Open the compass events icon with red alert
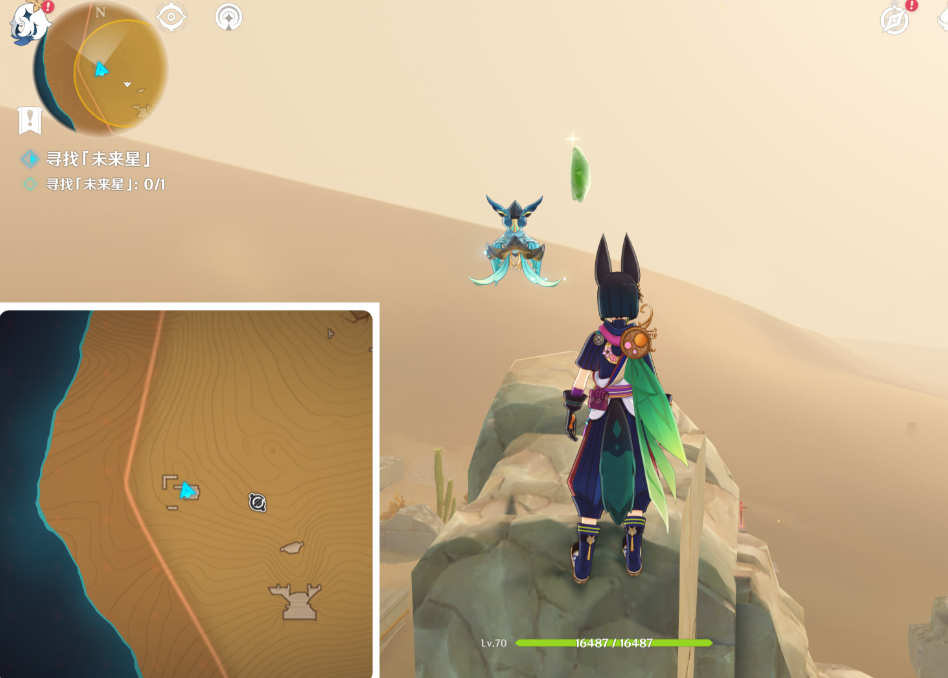This screenshot has height=678, width=948. [x=895, y=19]
